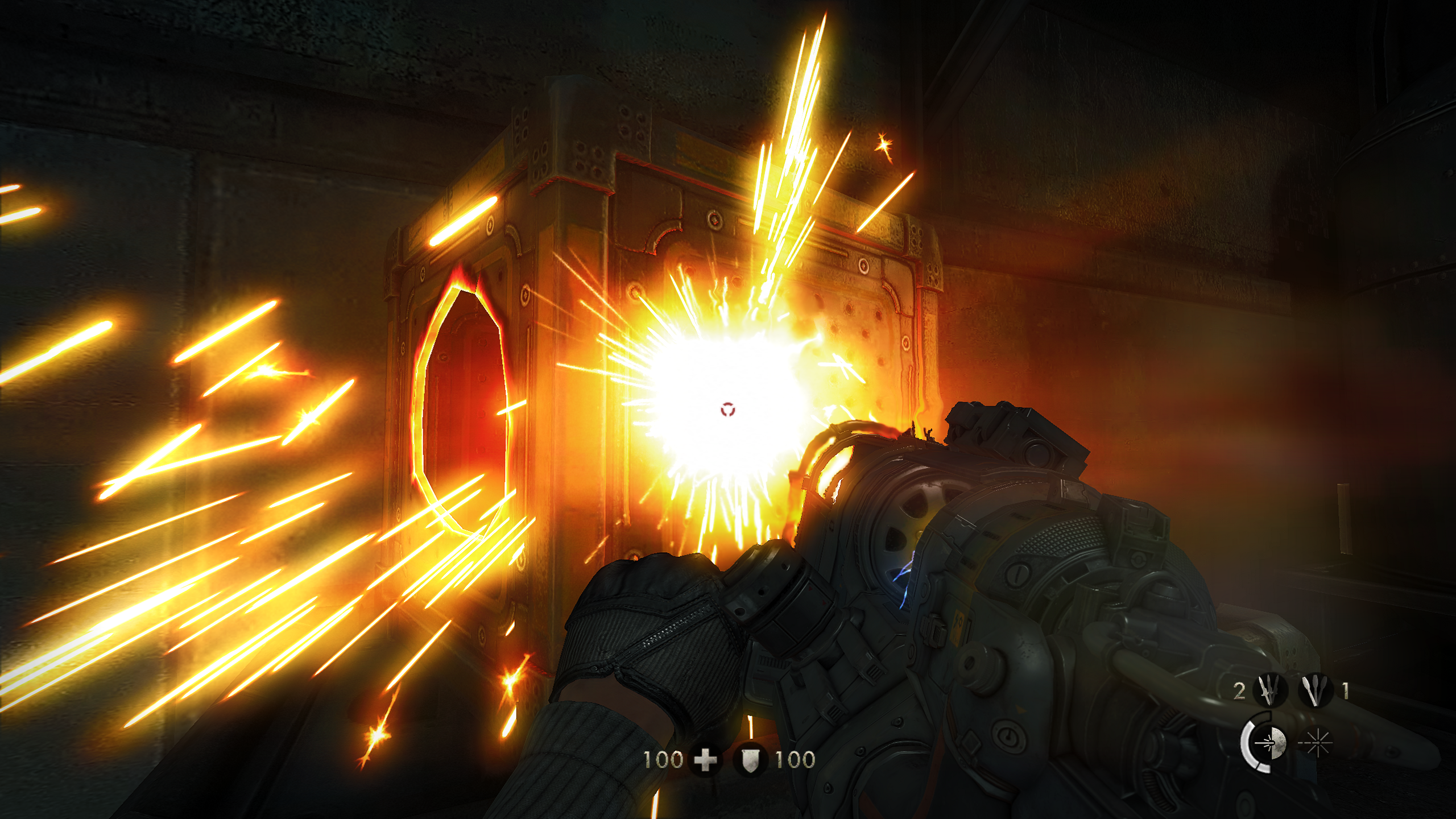Click the dimmed starburst fire mode icon

point(1317,744)
